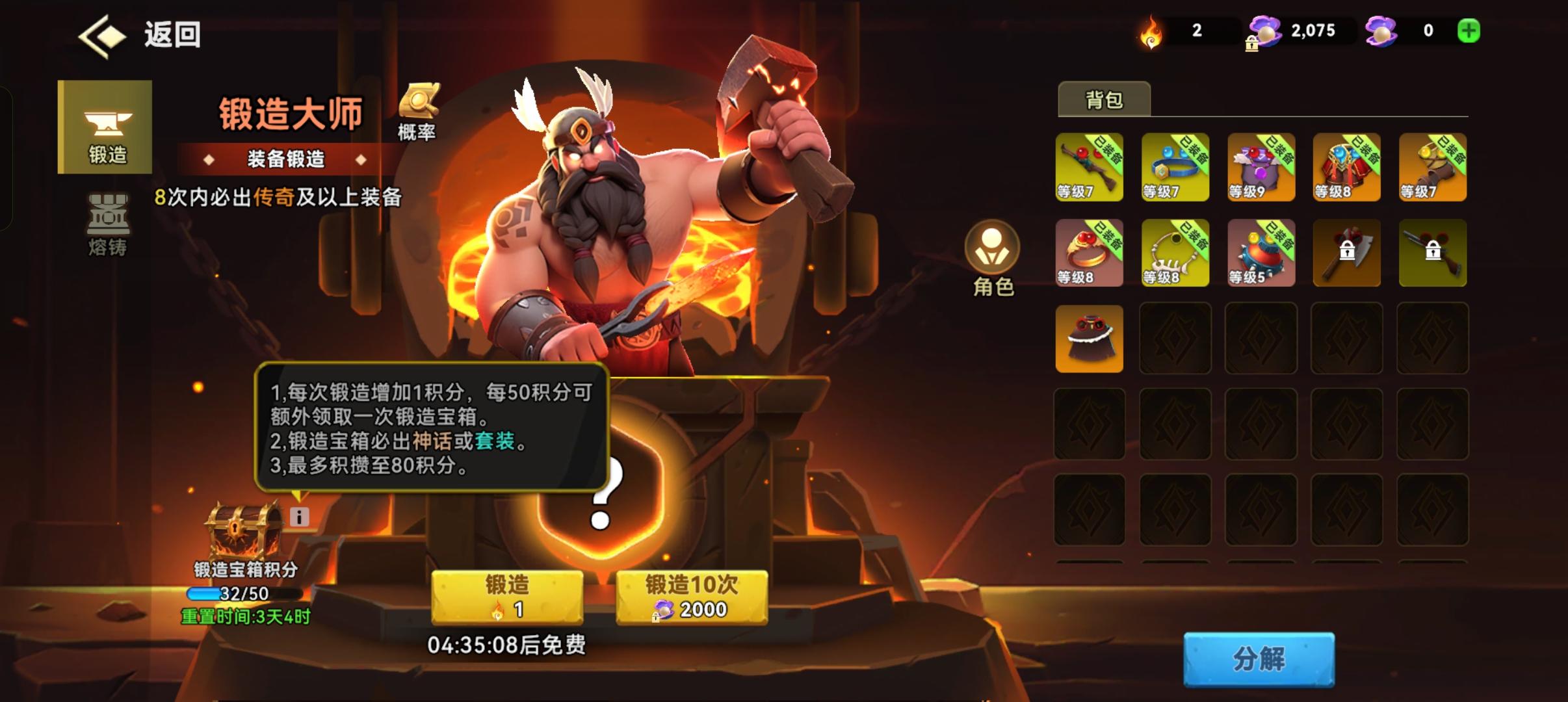Image resolution: width=1568 pixels, height=702 pixels.
Task: Select the locked axe equipment slot
Action: point(1346,253)
